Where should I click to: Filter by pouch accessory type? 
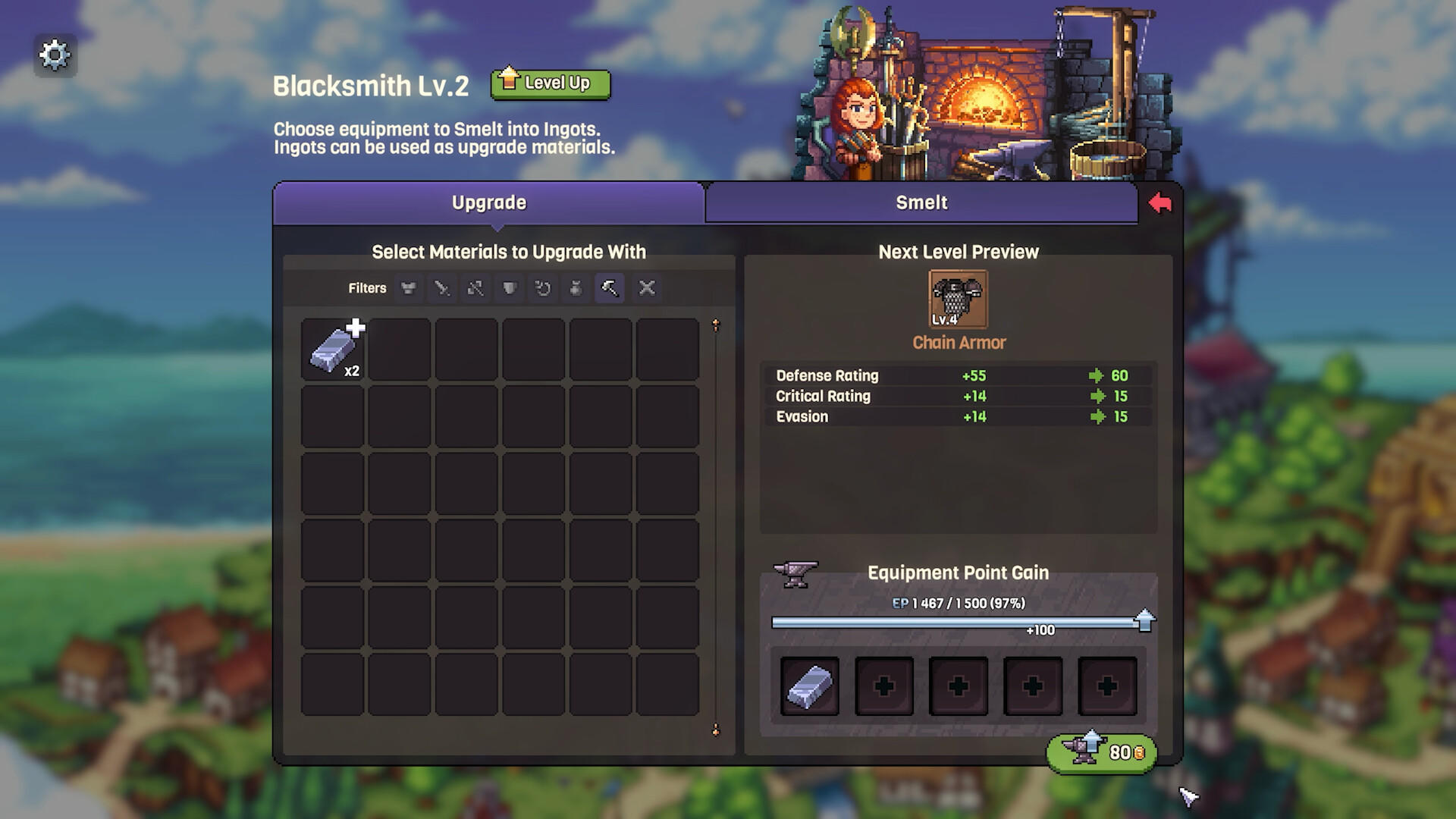[x=575, y=288]
